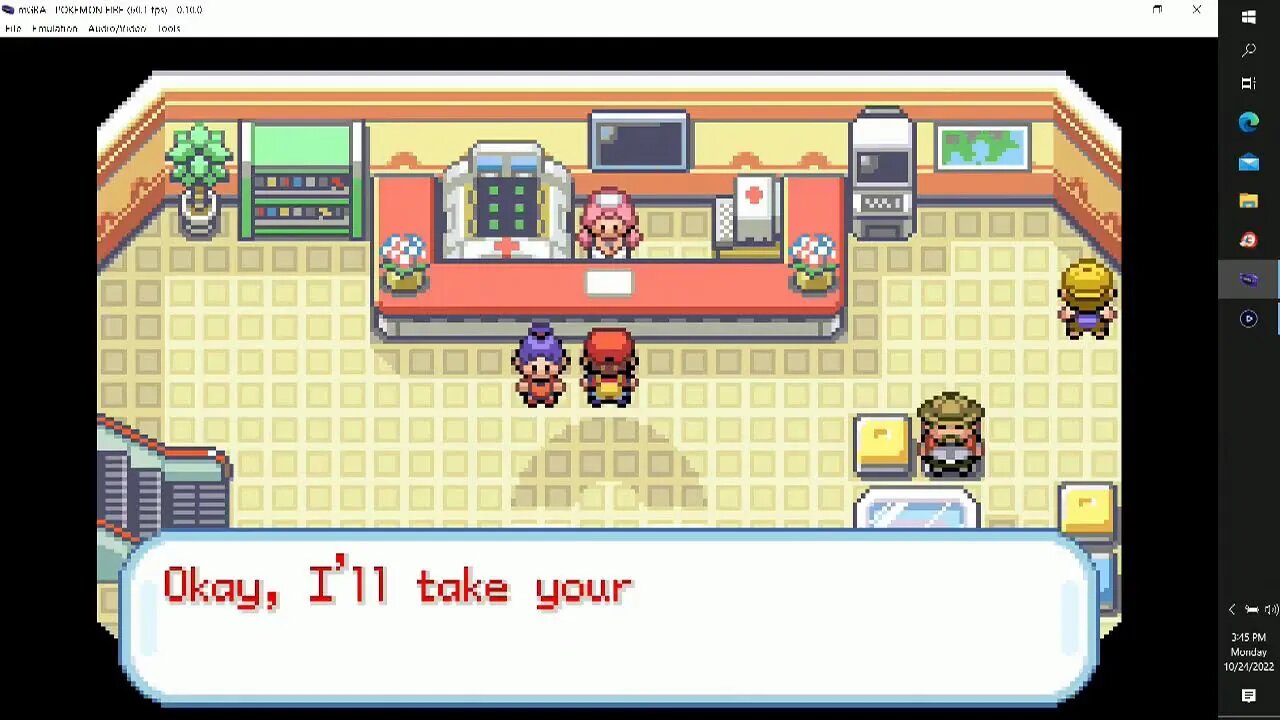Expand hidden icons in the system tray

tap(1232, 609)
